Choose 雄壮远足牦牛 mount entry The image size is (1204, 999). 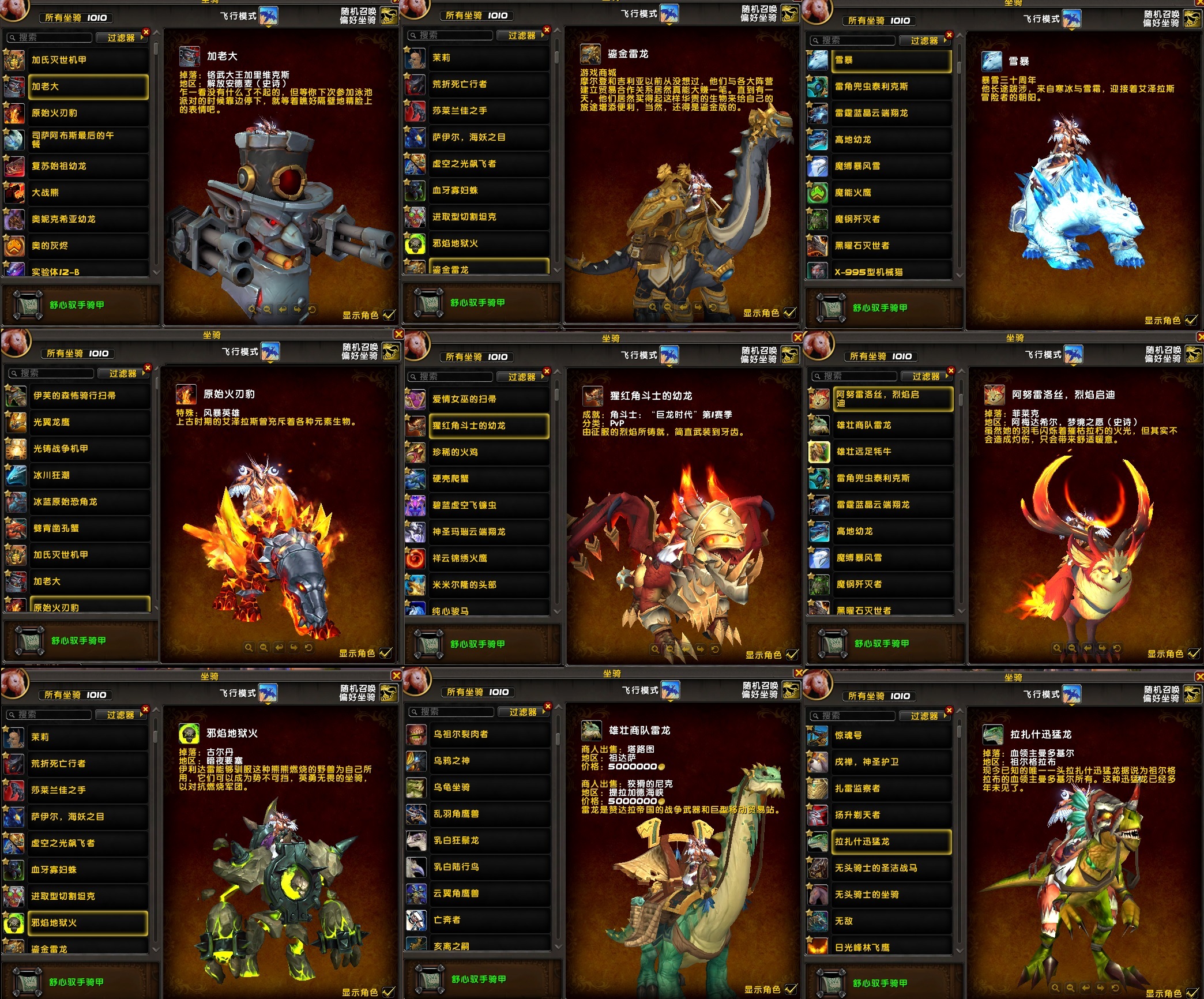[x=893, y=452]
